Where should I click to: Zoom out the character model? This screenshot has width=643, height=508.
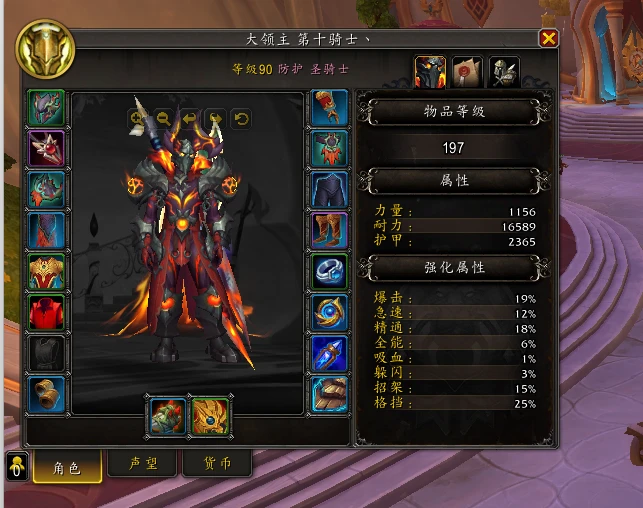(163, 118)
